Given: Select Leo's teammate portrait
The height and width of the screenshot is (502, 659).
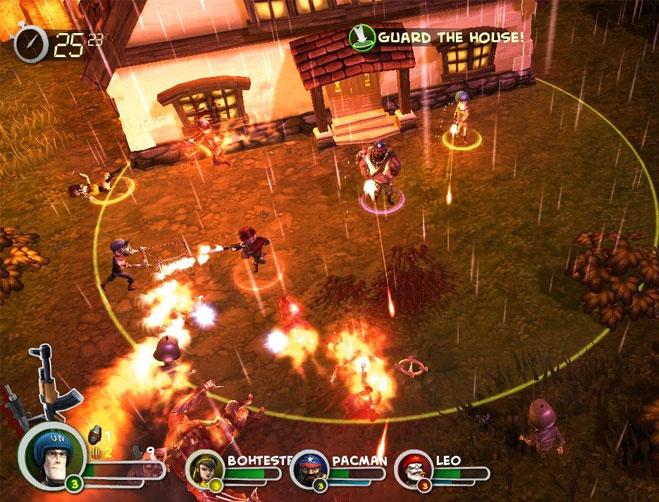Looking at the screenshot, I should (412, 469).
